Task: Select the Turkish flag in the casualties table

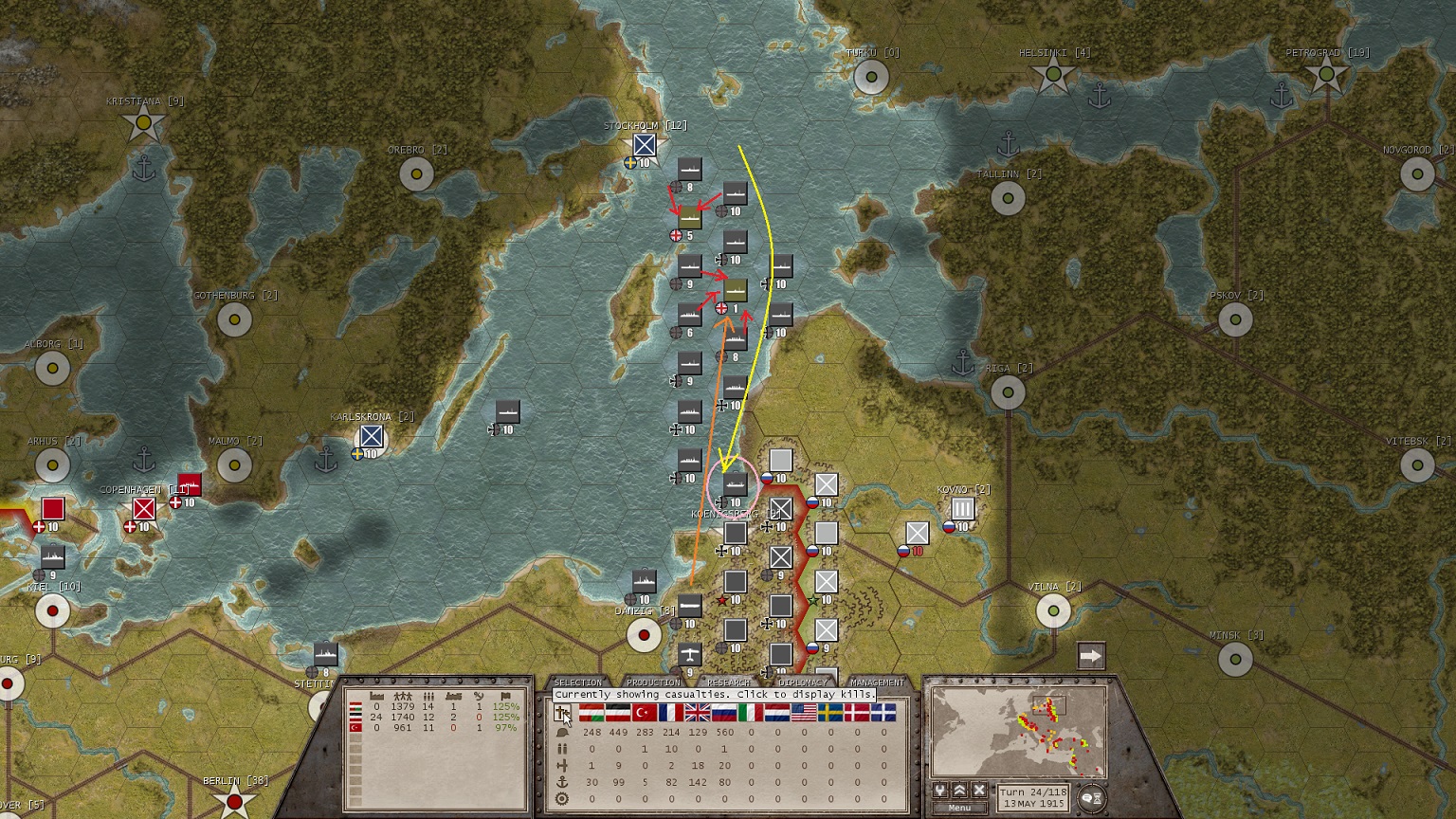Action: click(x=645, y=713)
